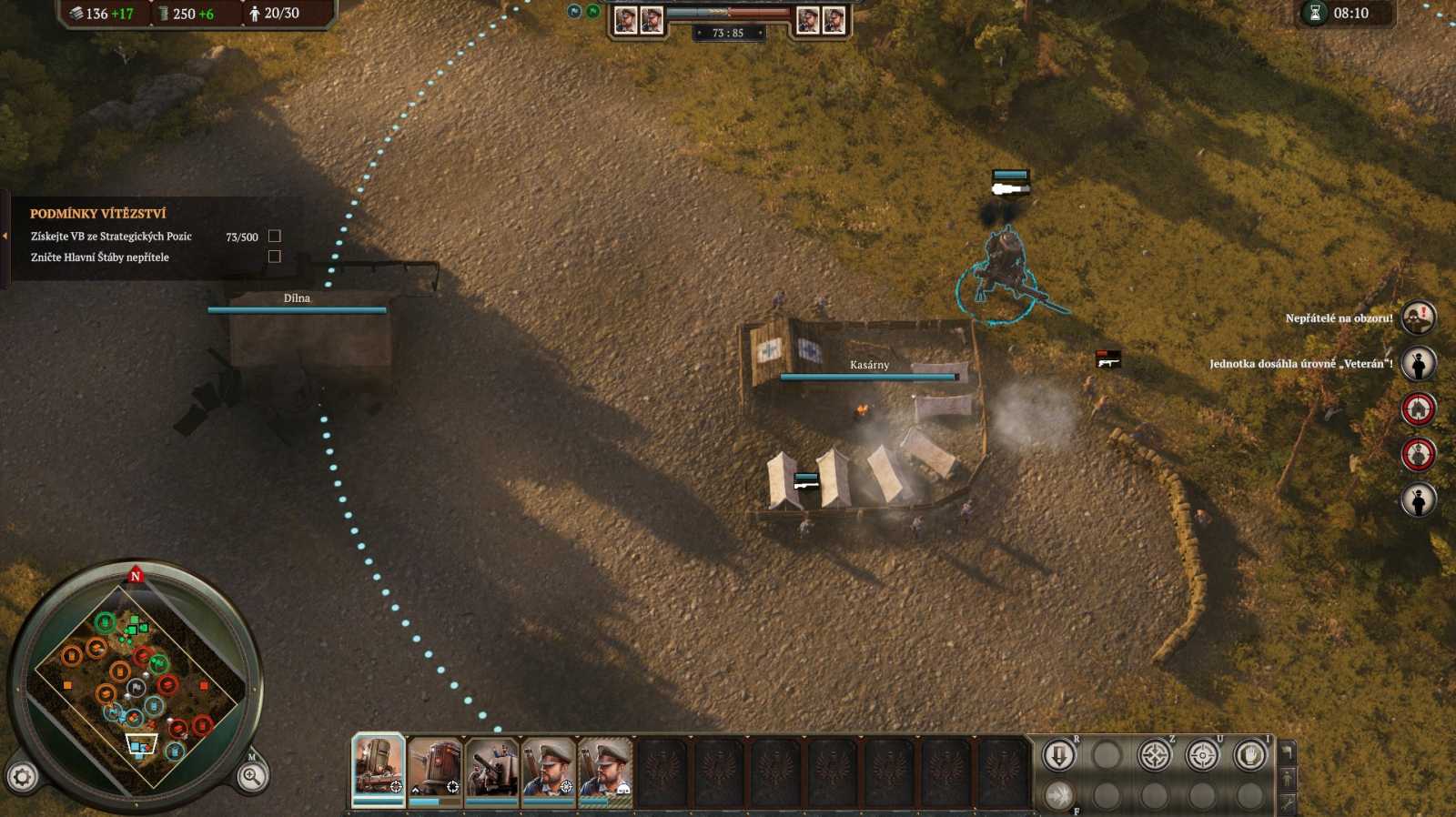1456x817 pixels.
Task: Order a retreat with the down-arrow command
Action: pos(1058,755)
